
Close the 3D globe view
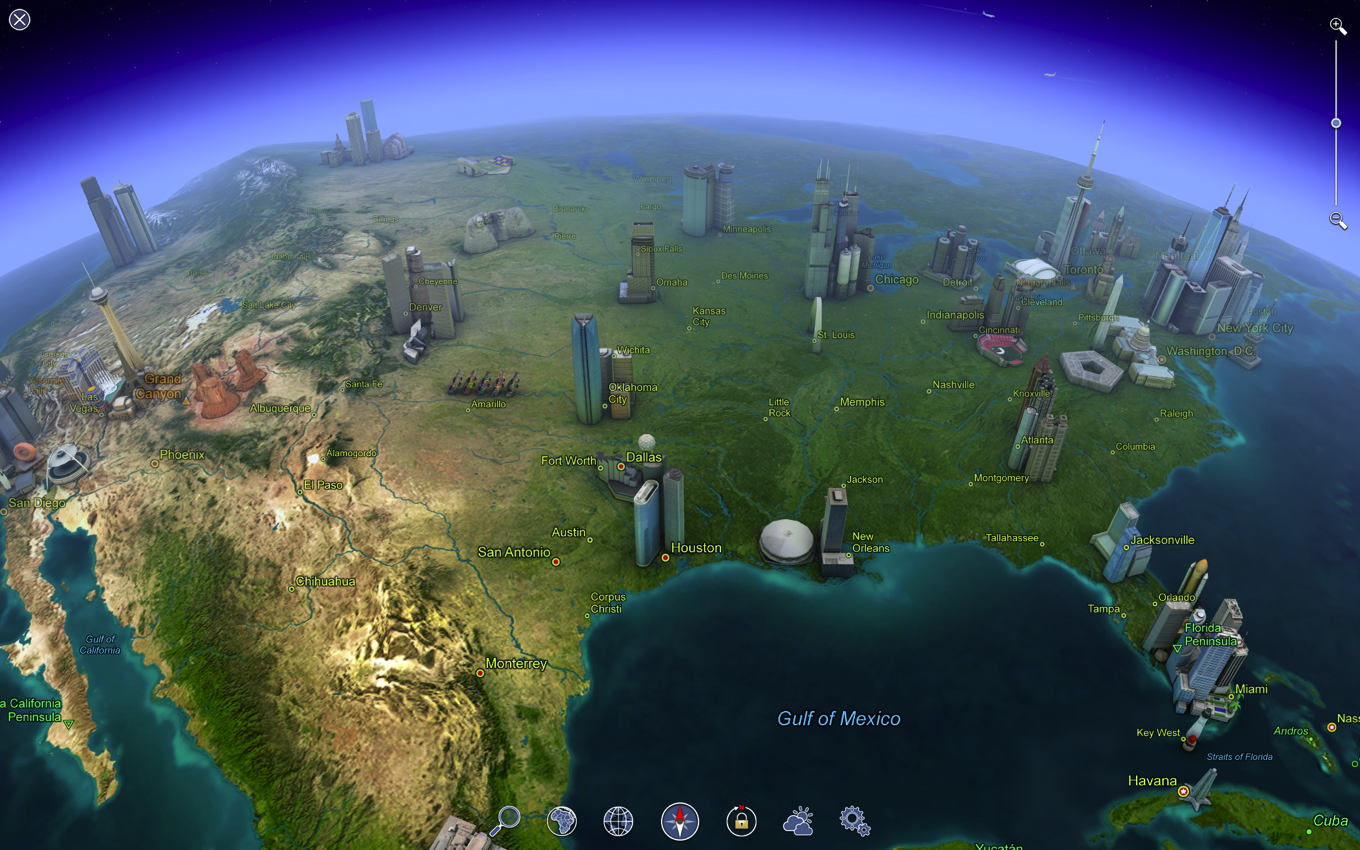click(20, 20)
